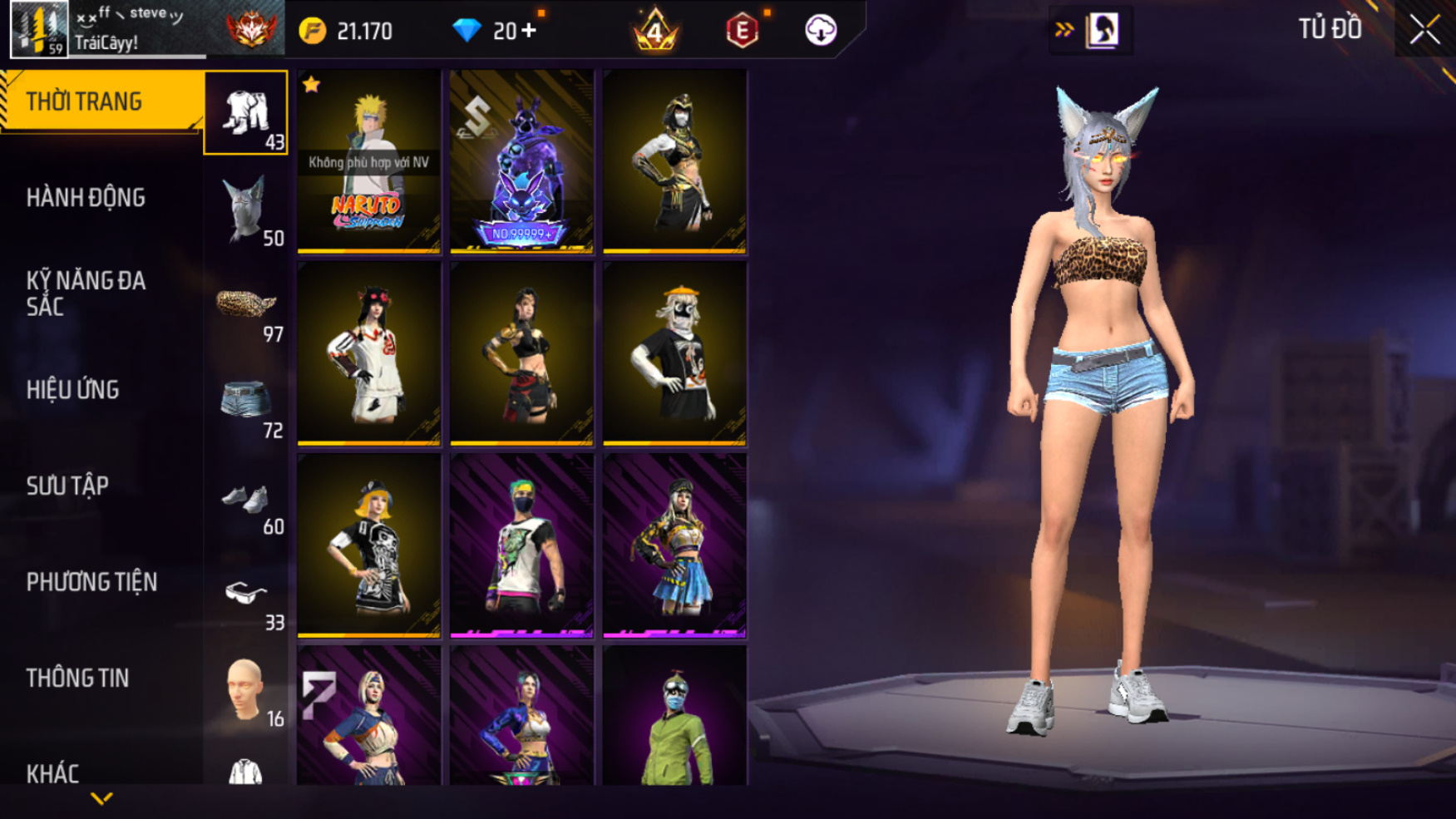Select the sneakers shoes subcategory
1456x819 pixels.
pyautogui.click(x=246, y=499)
